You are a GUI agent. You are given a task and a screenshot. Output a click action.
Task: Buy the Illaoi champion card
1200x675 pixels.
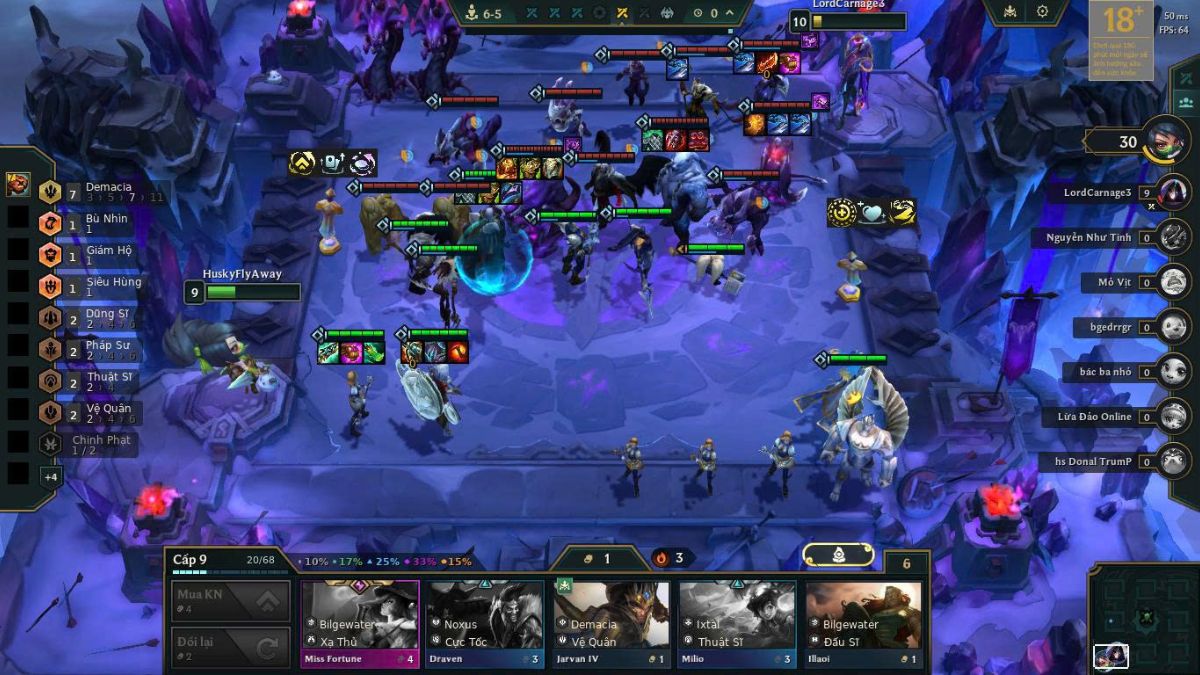(863, 622)
